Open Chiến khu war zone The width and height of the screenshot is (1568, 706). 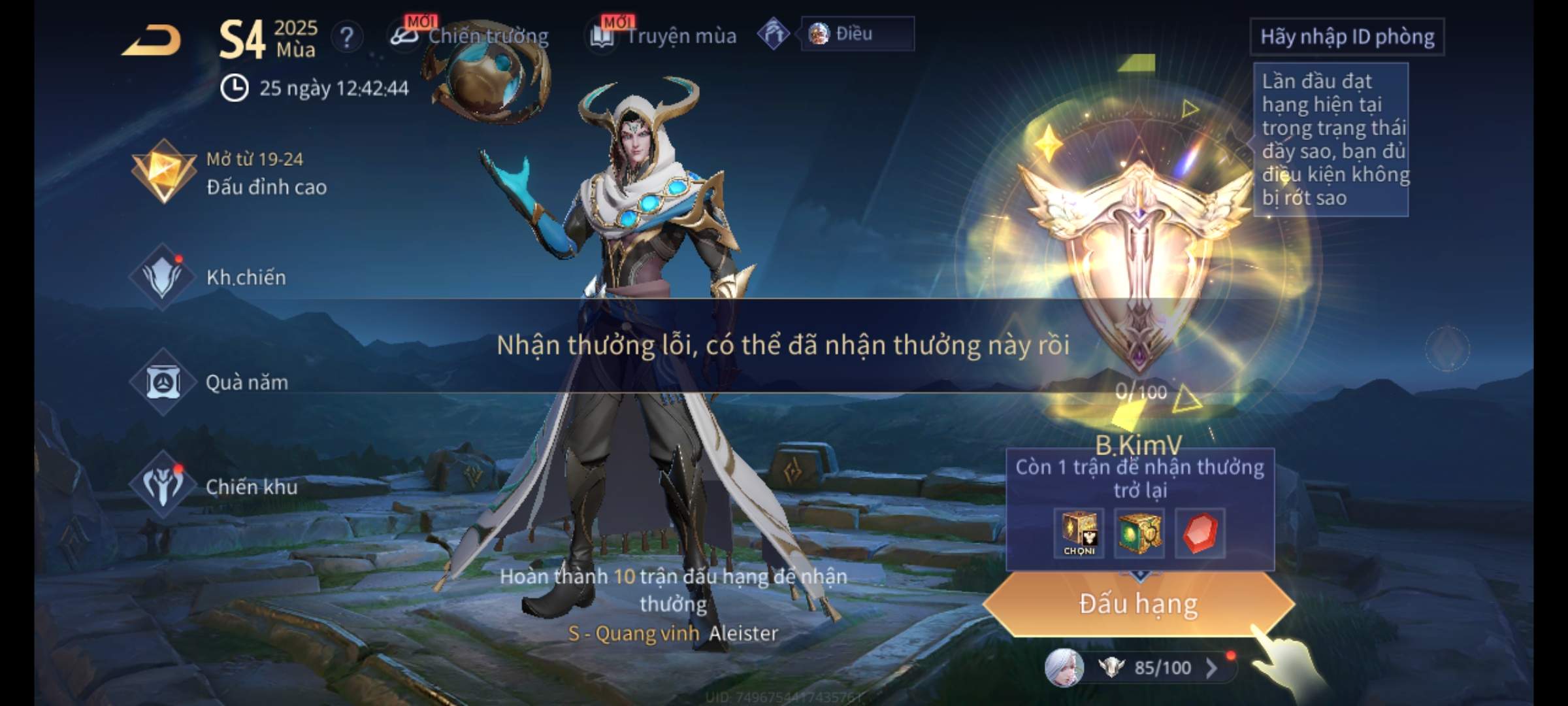click(214, 486)
